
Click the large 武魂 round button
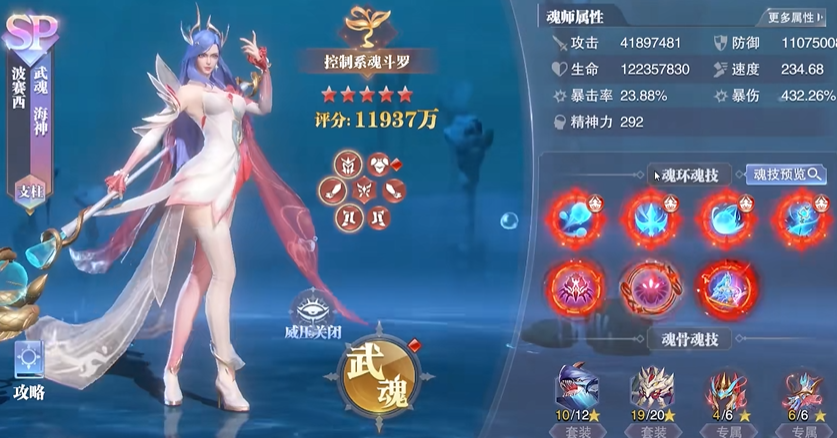[x=377, y=375]
